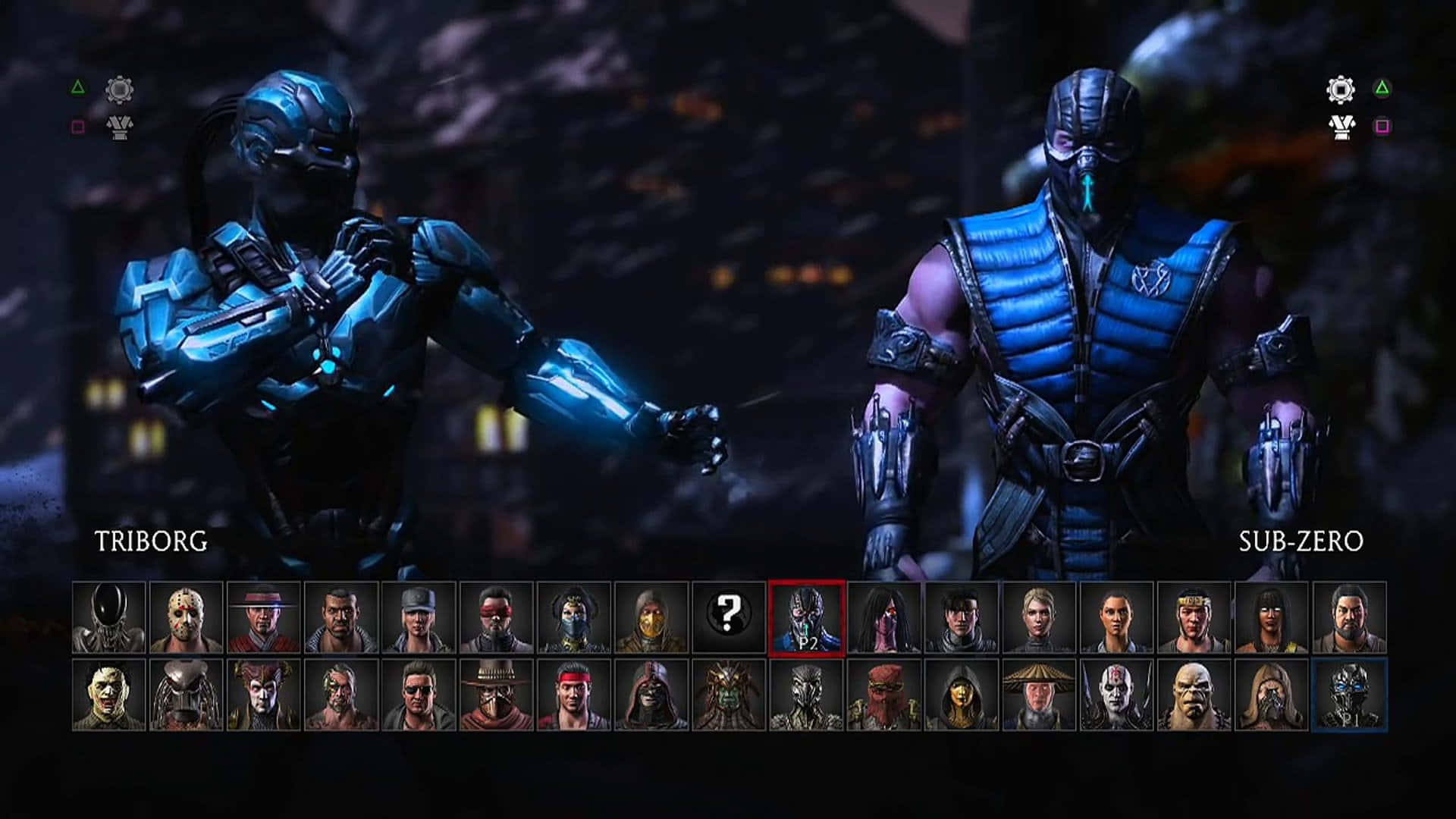The image size is (1456, 819).
Task: Select Scorpion in the yellow mask
Action: [651, 617]
